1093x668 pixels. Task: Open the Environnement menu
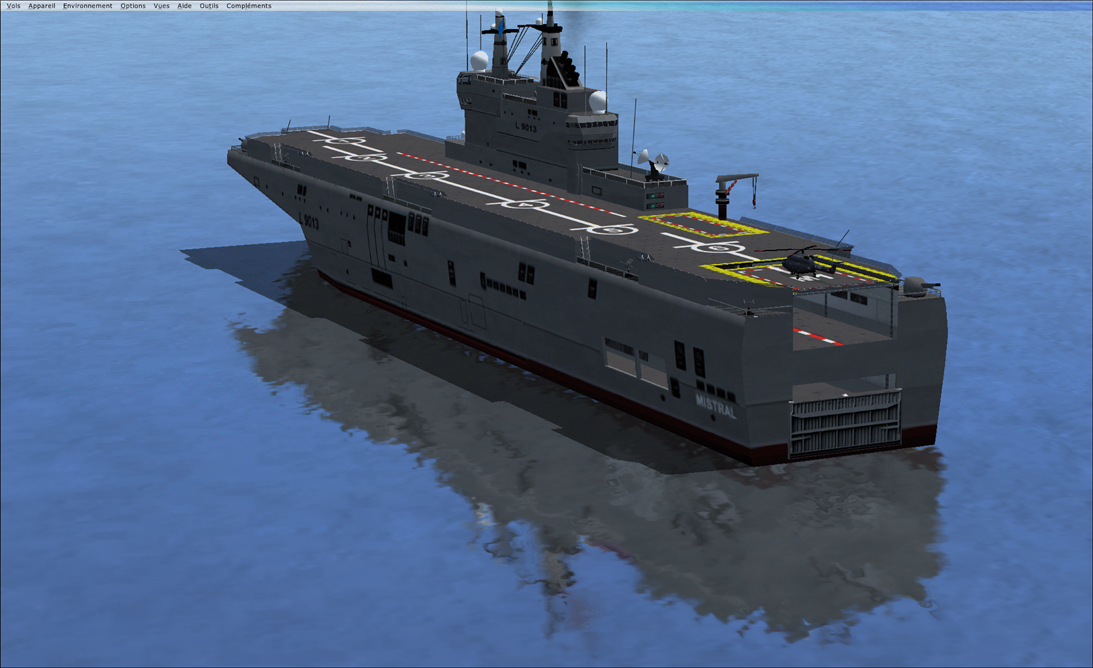[88, 6]
